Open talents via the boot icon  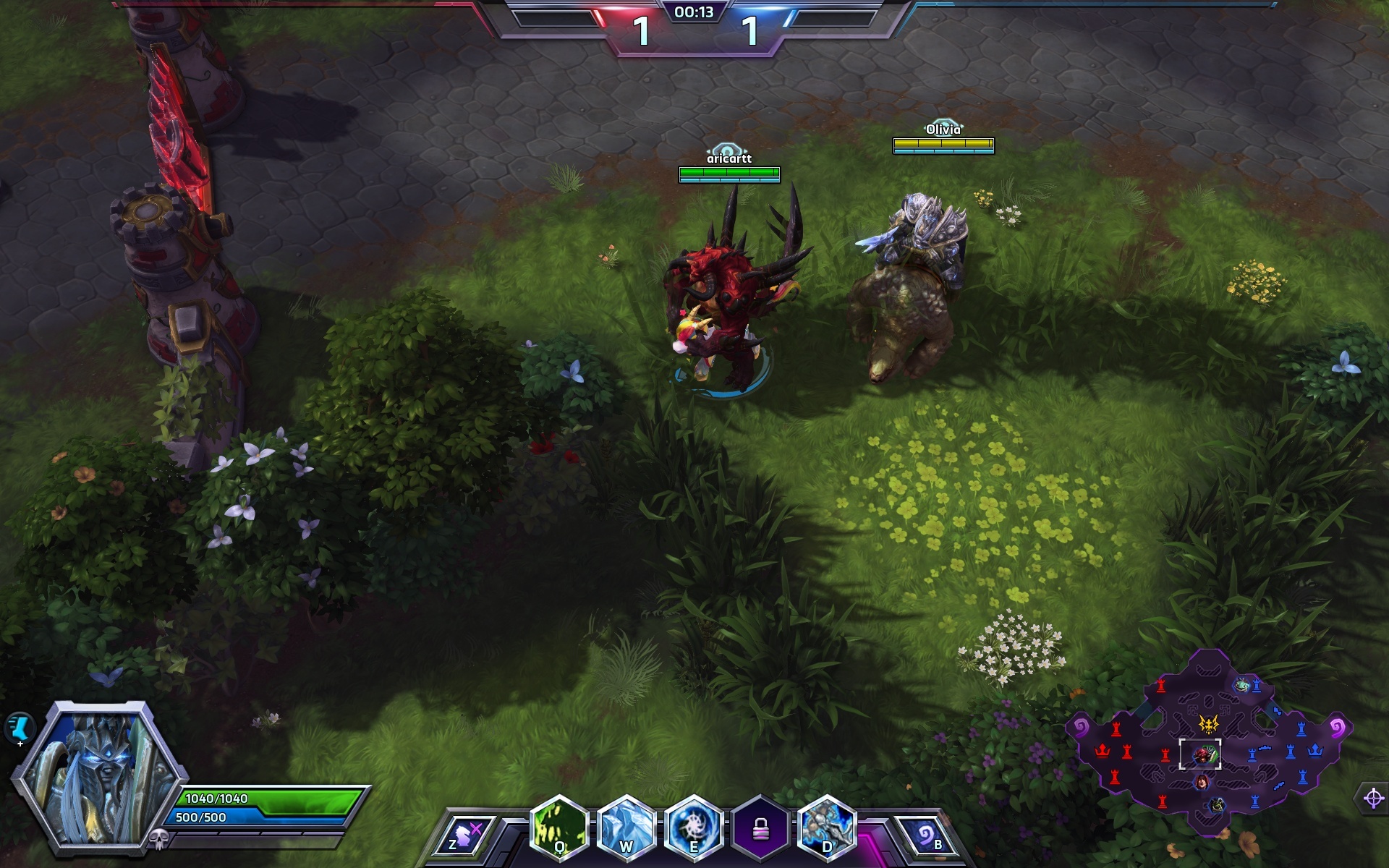20,726
